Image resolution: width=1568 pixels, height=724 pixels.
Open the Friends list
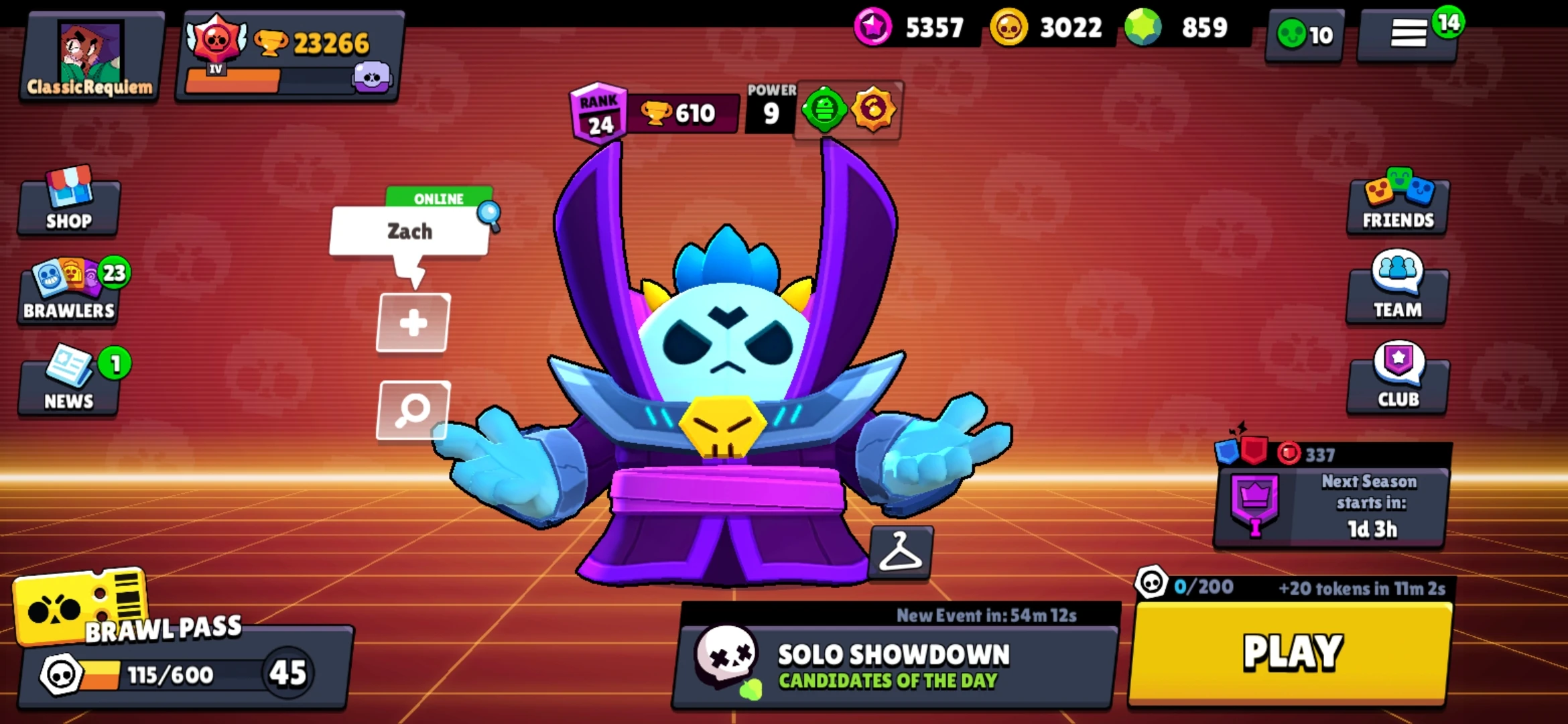point(1397,208)
